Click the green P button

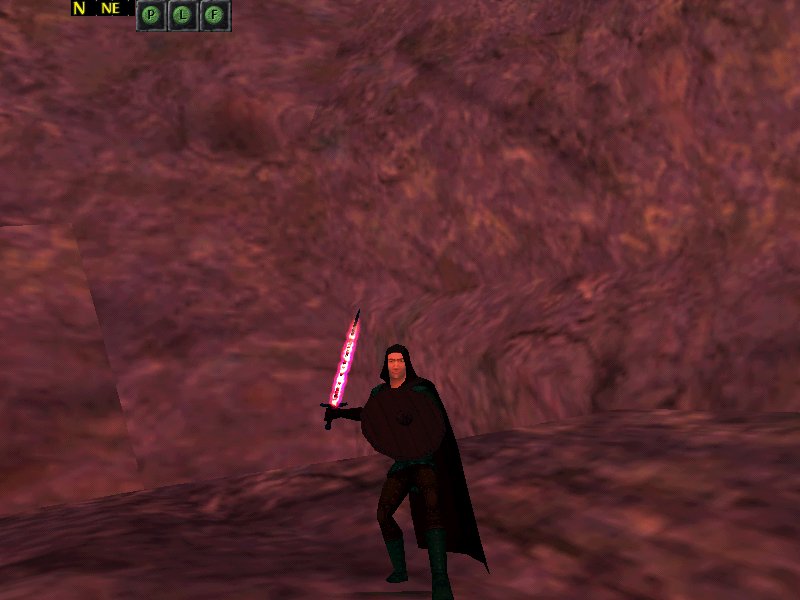pos(151,15)
